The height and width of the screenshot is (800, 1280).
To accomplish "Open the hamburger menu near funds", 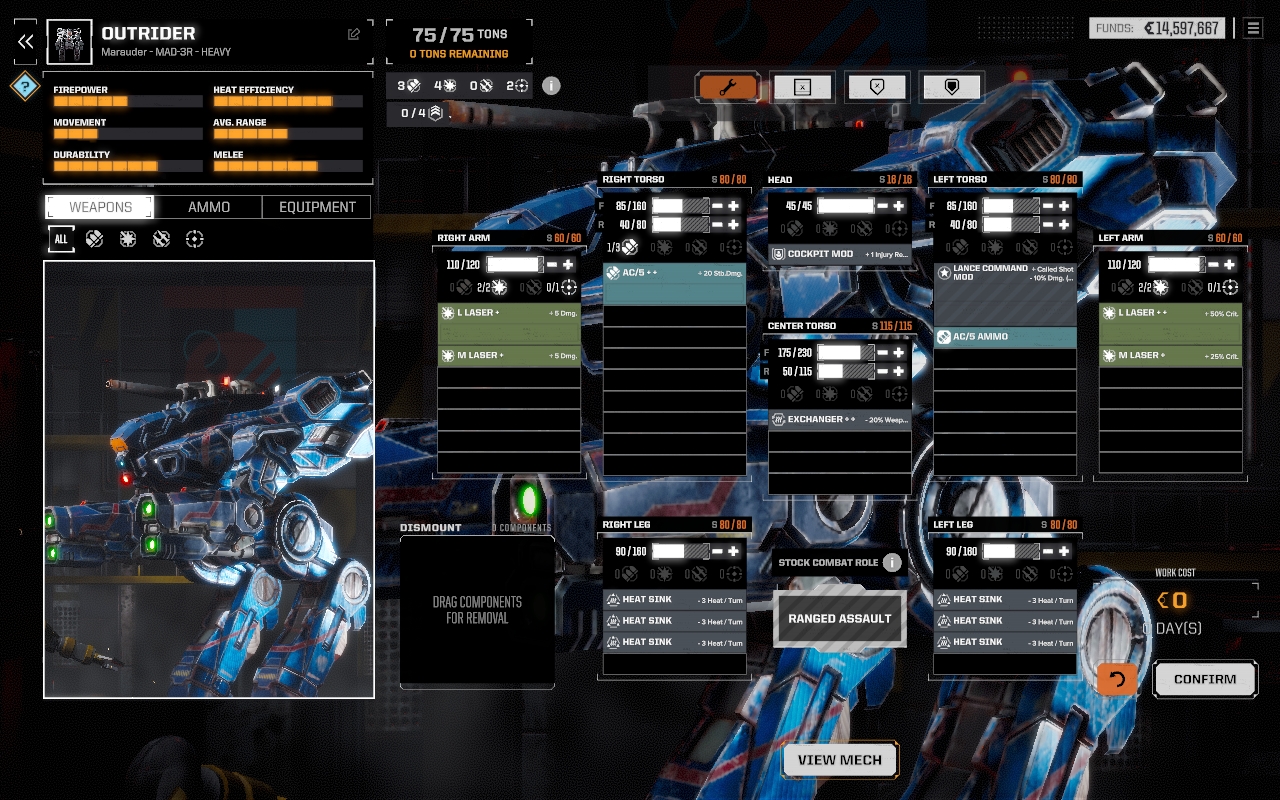I will click(1253, 28).
